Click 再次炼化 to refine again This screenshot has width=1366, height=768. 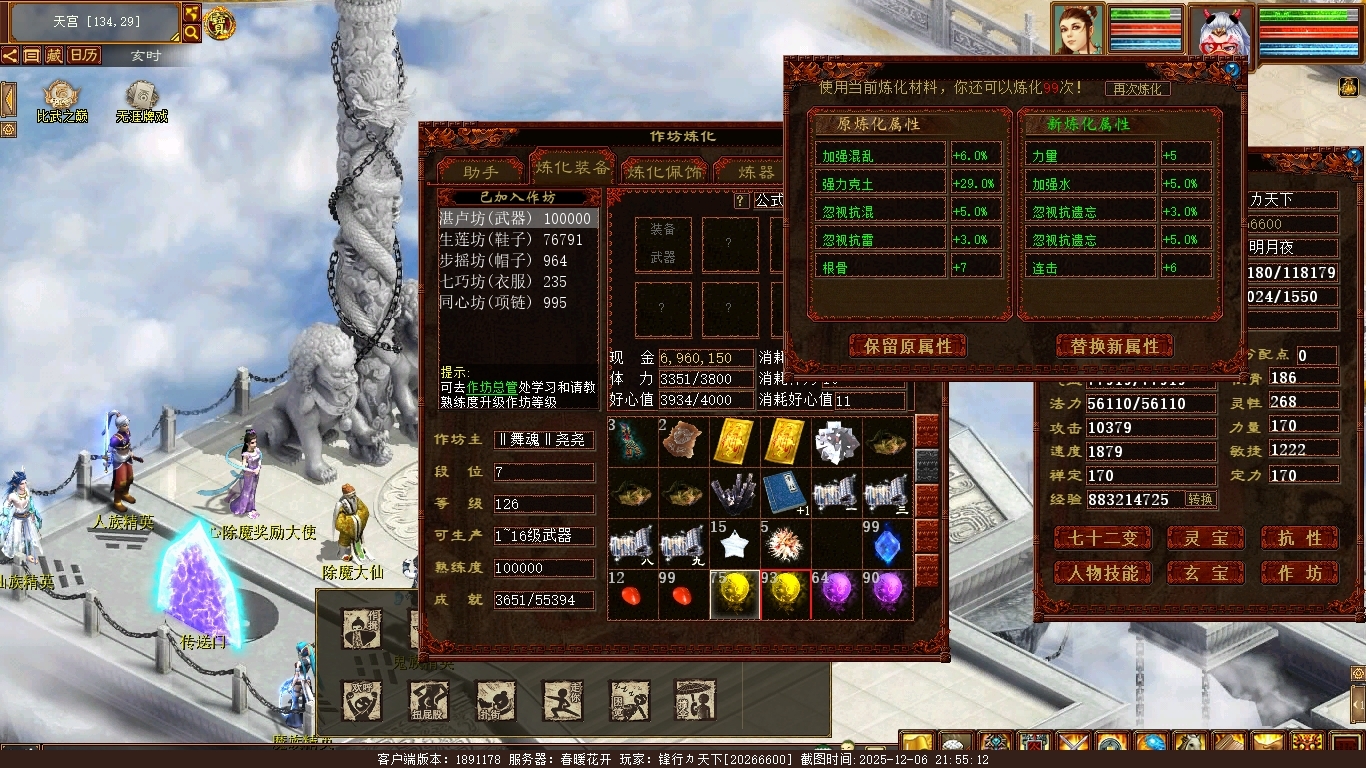pos(1137,89)
